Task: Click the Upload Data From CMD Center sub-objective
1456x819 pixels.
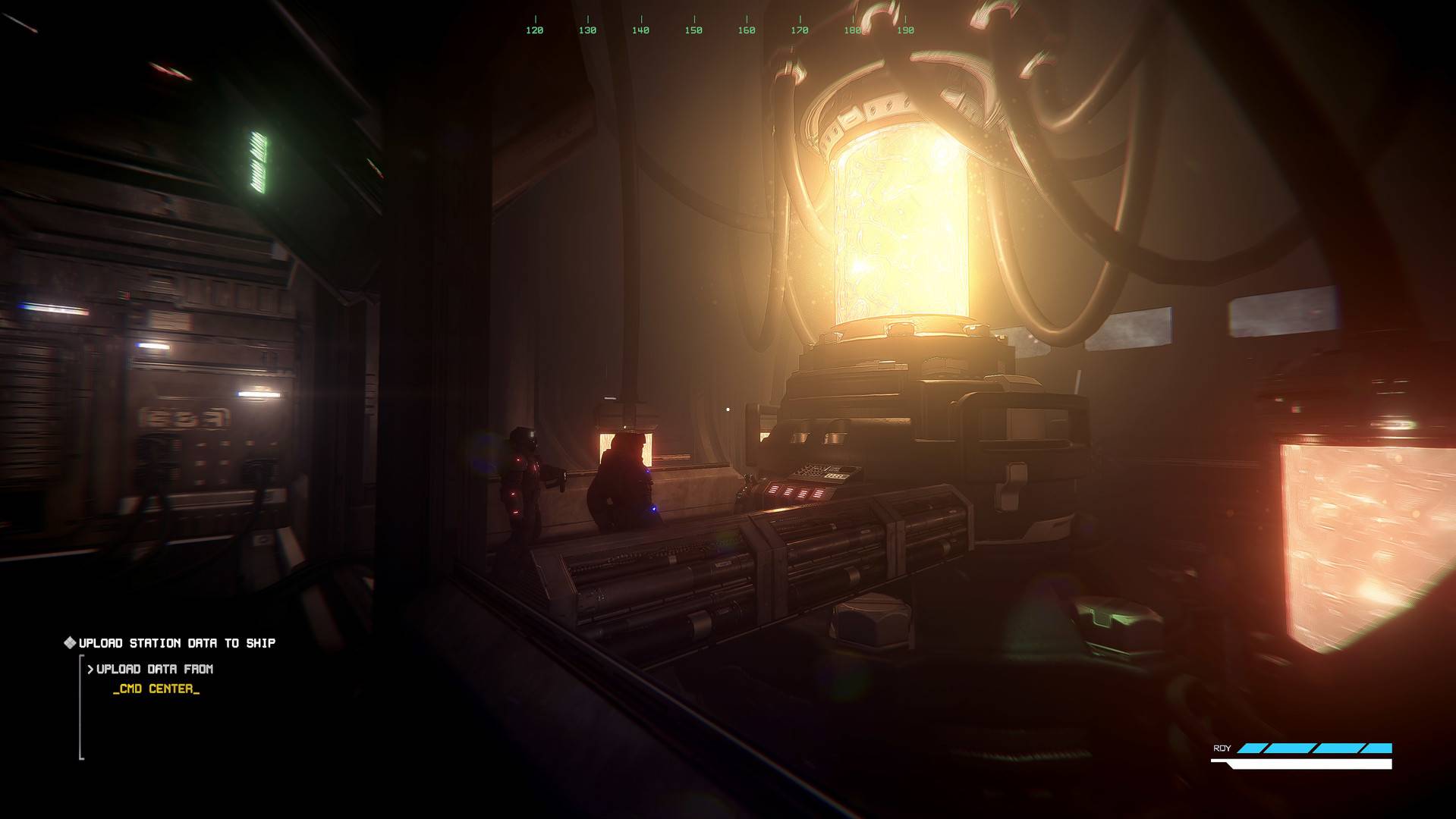Action: click(155, 678)
